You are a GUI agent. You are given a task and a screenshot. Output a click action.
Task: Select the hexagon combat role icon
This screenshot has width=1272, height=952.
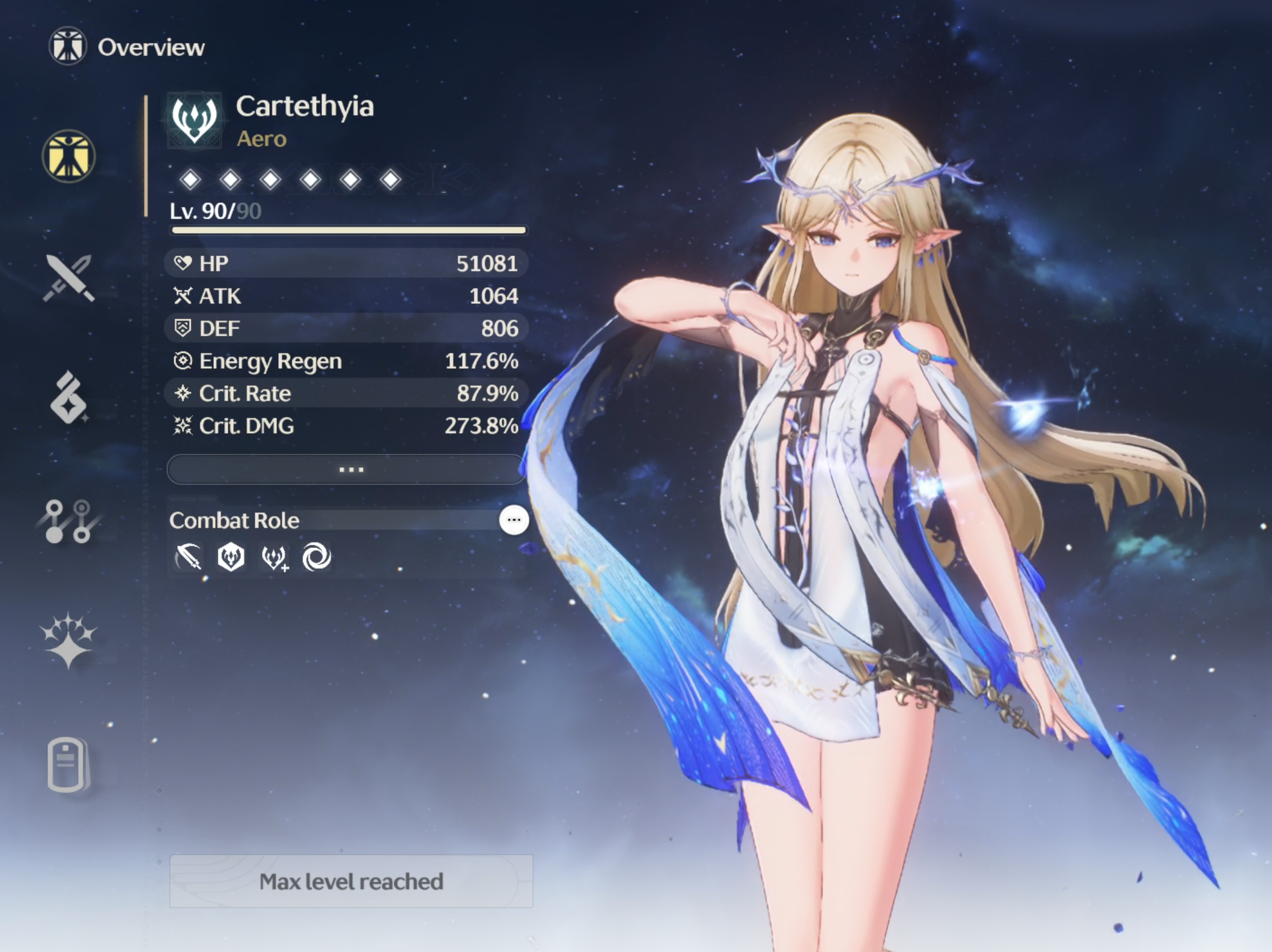coord(231,557)
